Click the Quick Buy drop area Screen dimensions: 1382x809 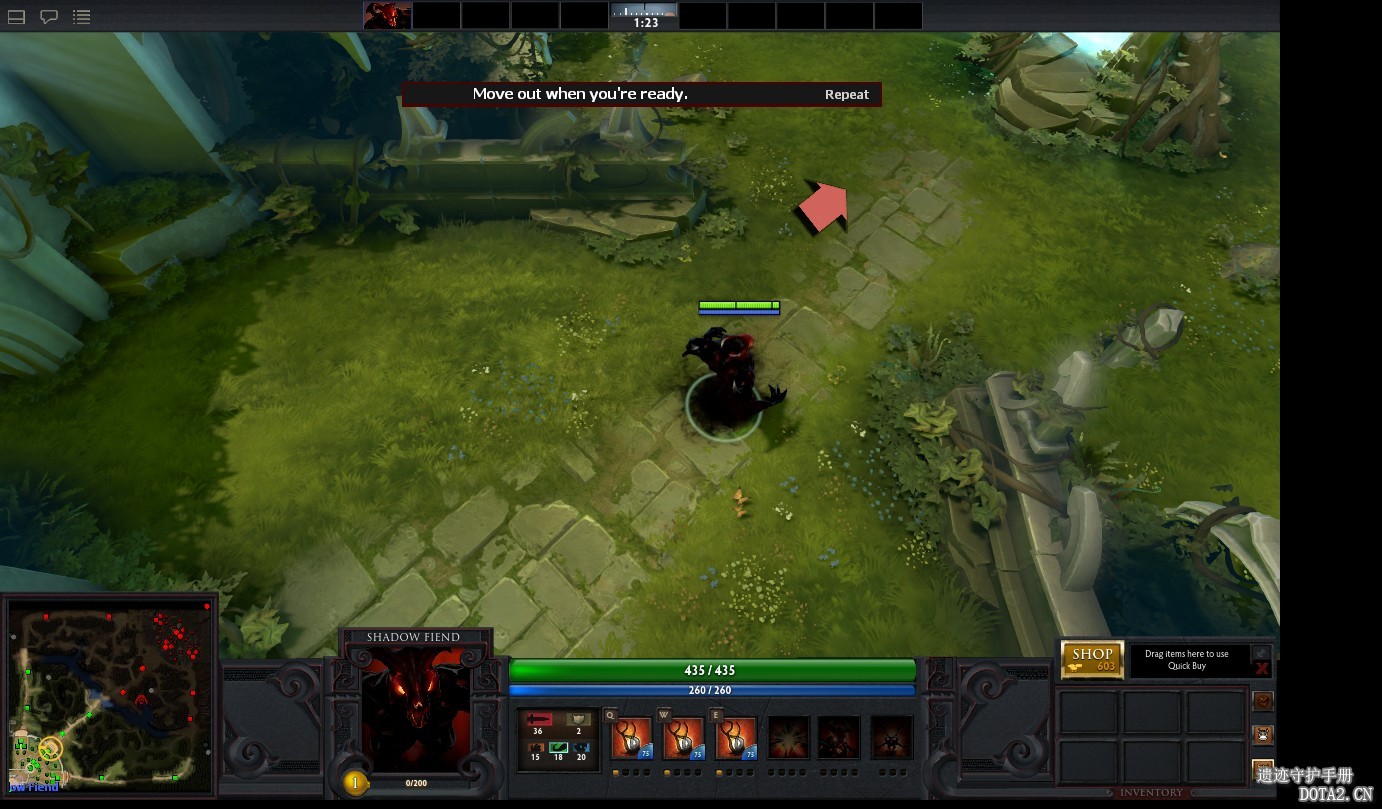1186,660
